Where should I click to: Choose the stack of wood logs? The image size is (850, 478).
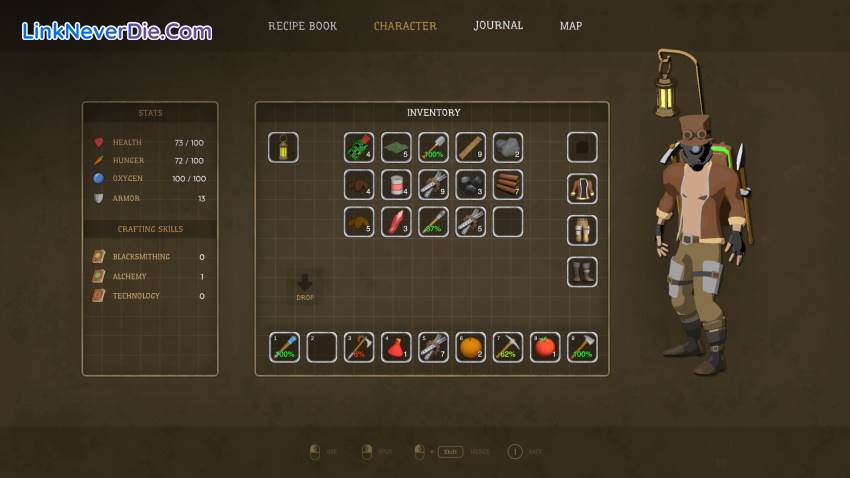[x=507, y=185]
